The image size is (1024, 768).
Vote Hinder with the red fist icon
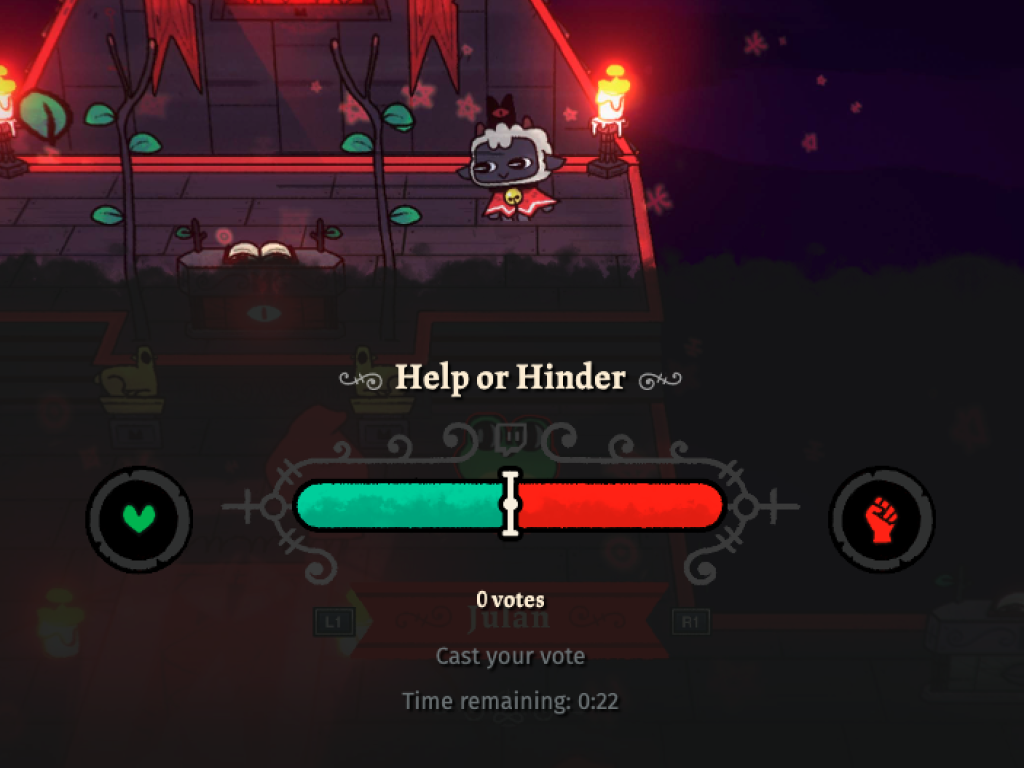(881, 519)
